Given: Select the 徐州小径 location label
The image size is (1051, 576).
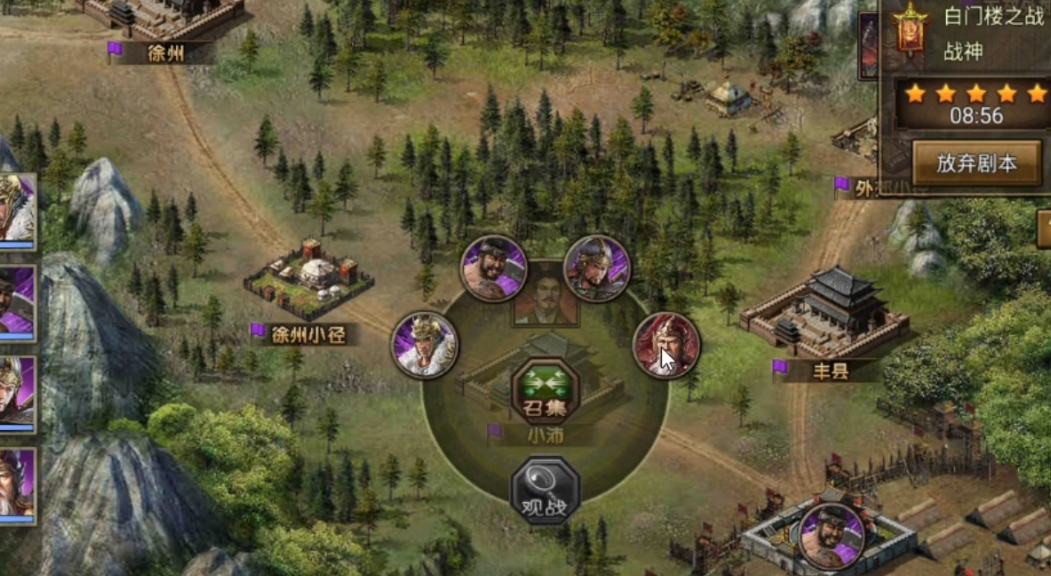Looking at the screenshot, I should pos(308,334).
